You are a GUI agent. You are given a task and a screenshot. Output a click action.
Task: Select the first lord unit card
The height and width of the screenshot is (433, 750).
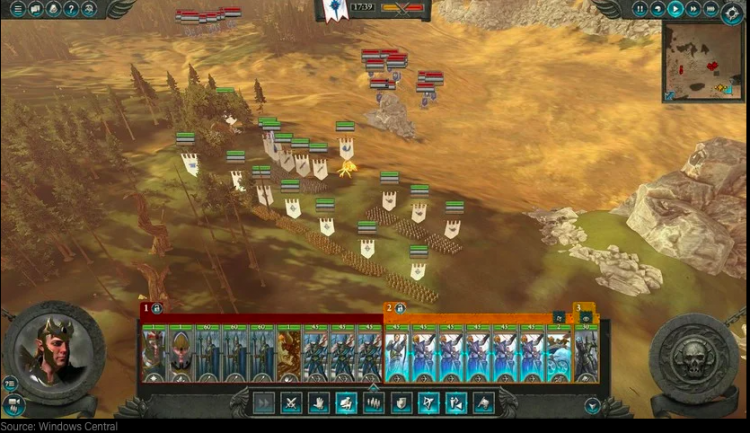pyautogui.click(x=153, y=354)
